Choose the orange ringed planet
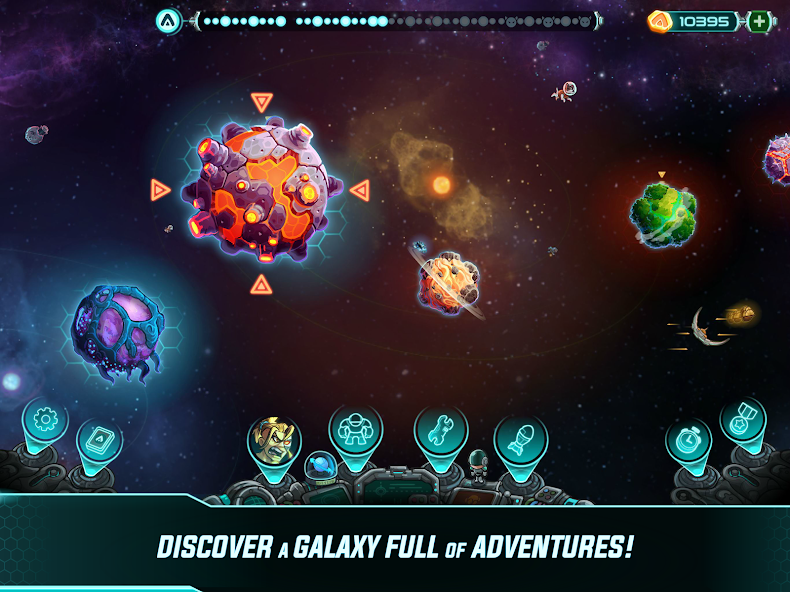790x592 pixels. coord(450,283)
